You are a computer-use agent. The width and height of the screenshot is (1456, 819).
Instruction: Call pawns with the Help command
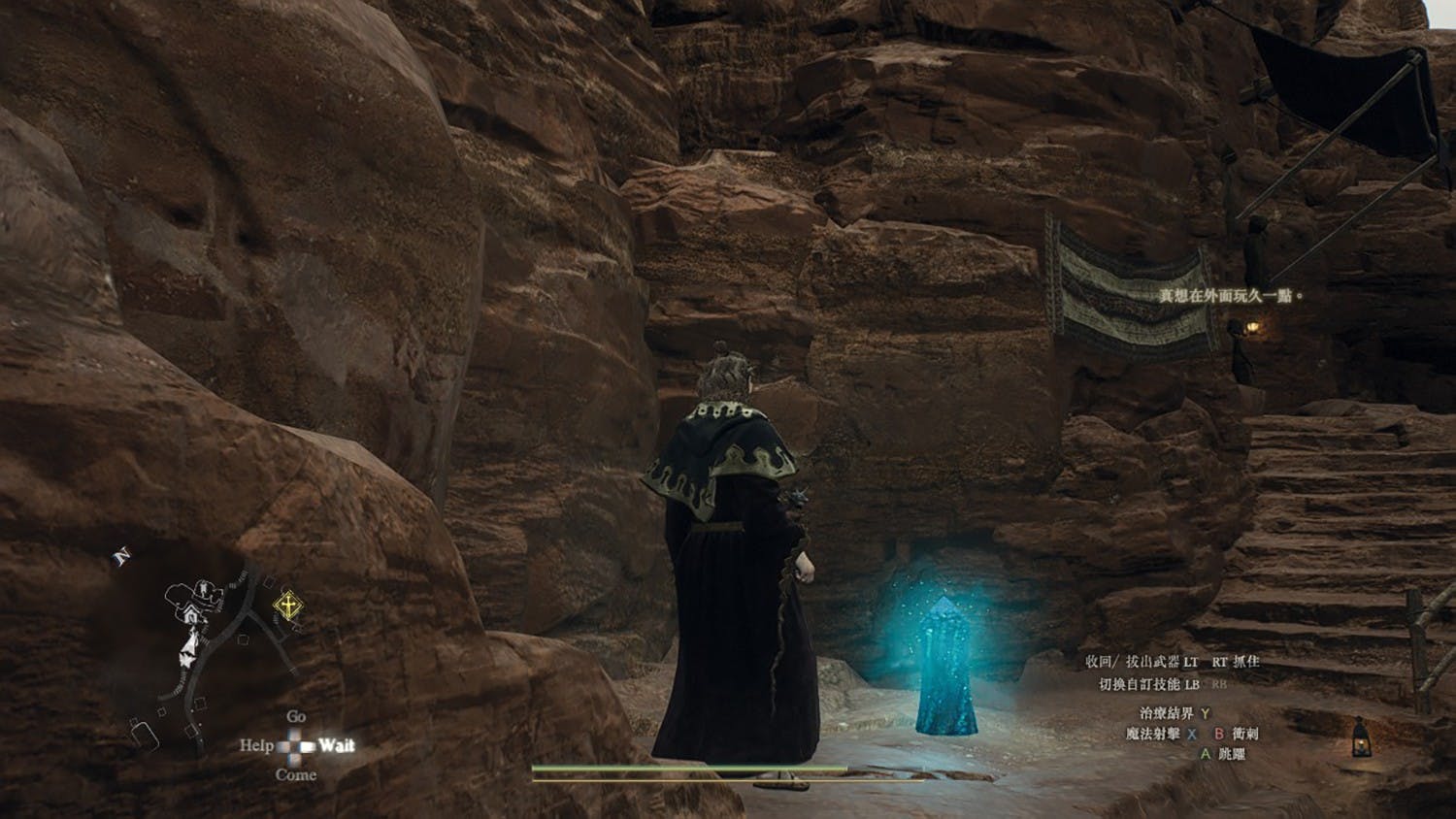coord(256,745)
